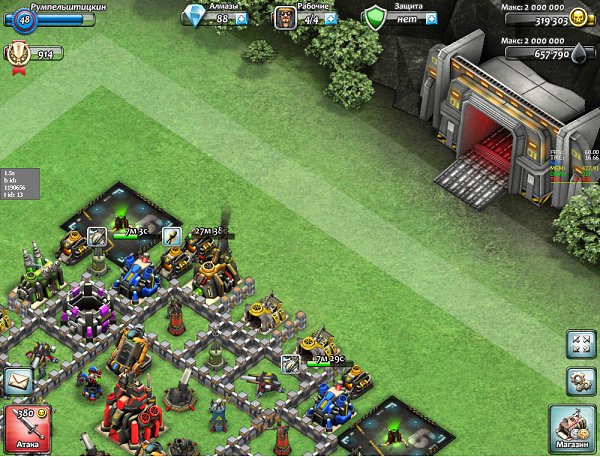
Task: Click the green shield protection icon
Action: 375,17
